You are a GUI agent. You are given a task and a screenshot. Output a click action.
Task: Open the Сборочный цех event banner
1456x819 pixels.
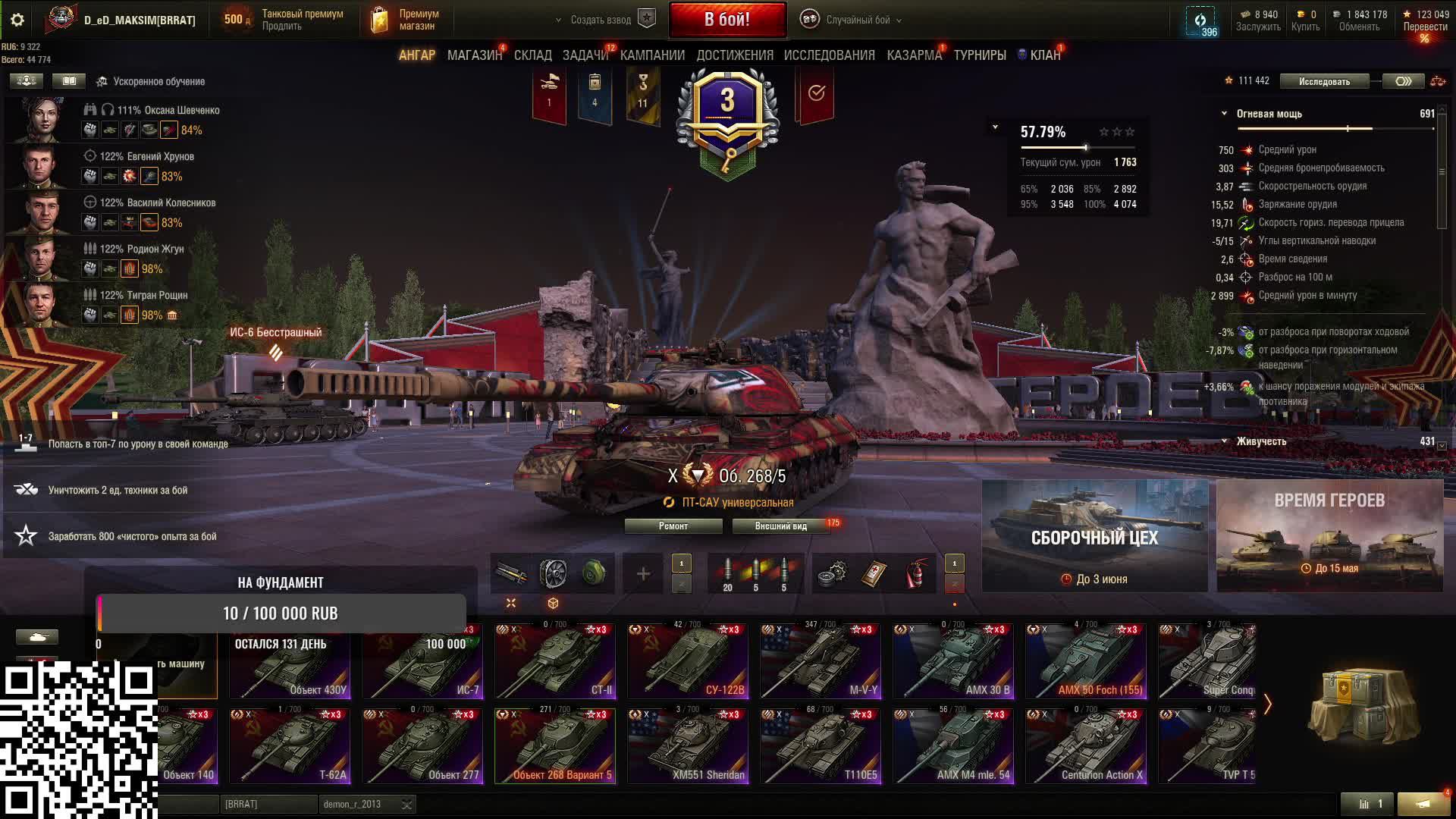1094,536
